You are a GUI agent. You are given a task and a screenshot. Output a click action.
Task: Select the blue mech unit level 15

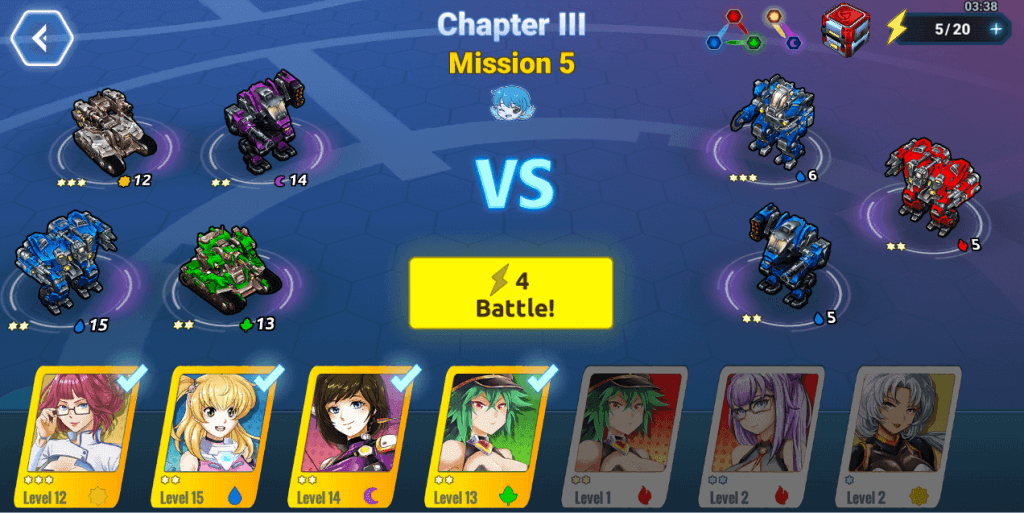(x=65, y=262)
